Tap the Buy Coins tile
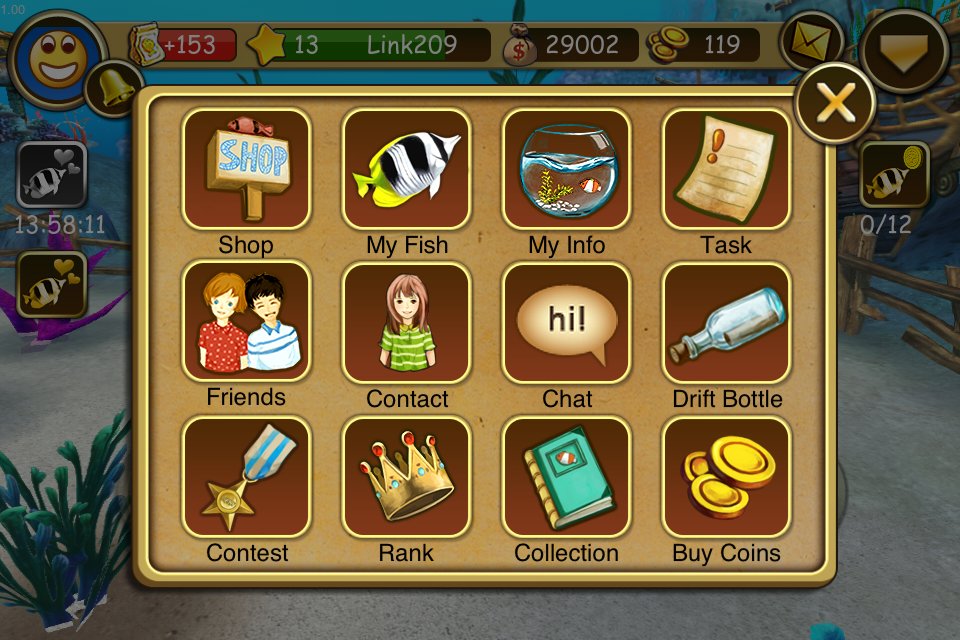Image resolution: width=960 pixels, height=640 pixels. (726, 477)
